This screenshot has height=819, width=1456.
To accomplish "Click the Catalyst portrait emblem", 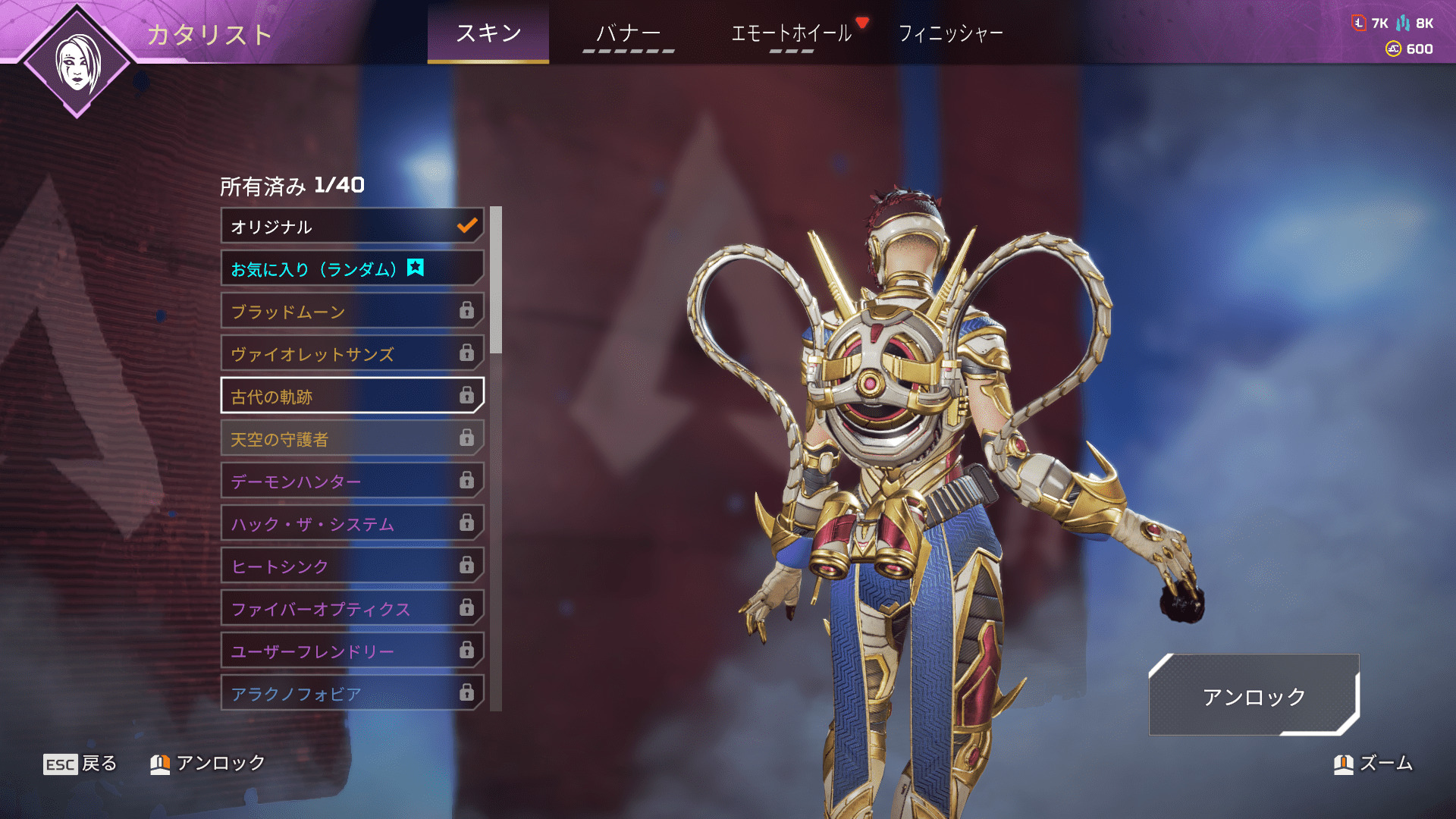I will (77, 62).
